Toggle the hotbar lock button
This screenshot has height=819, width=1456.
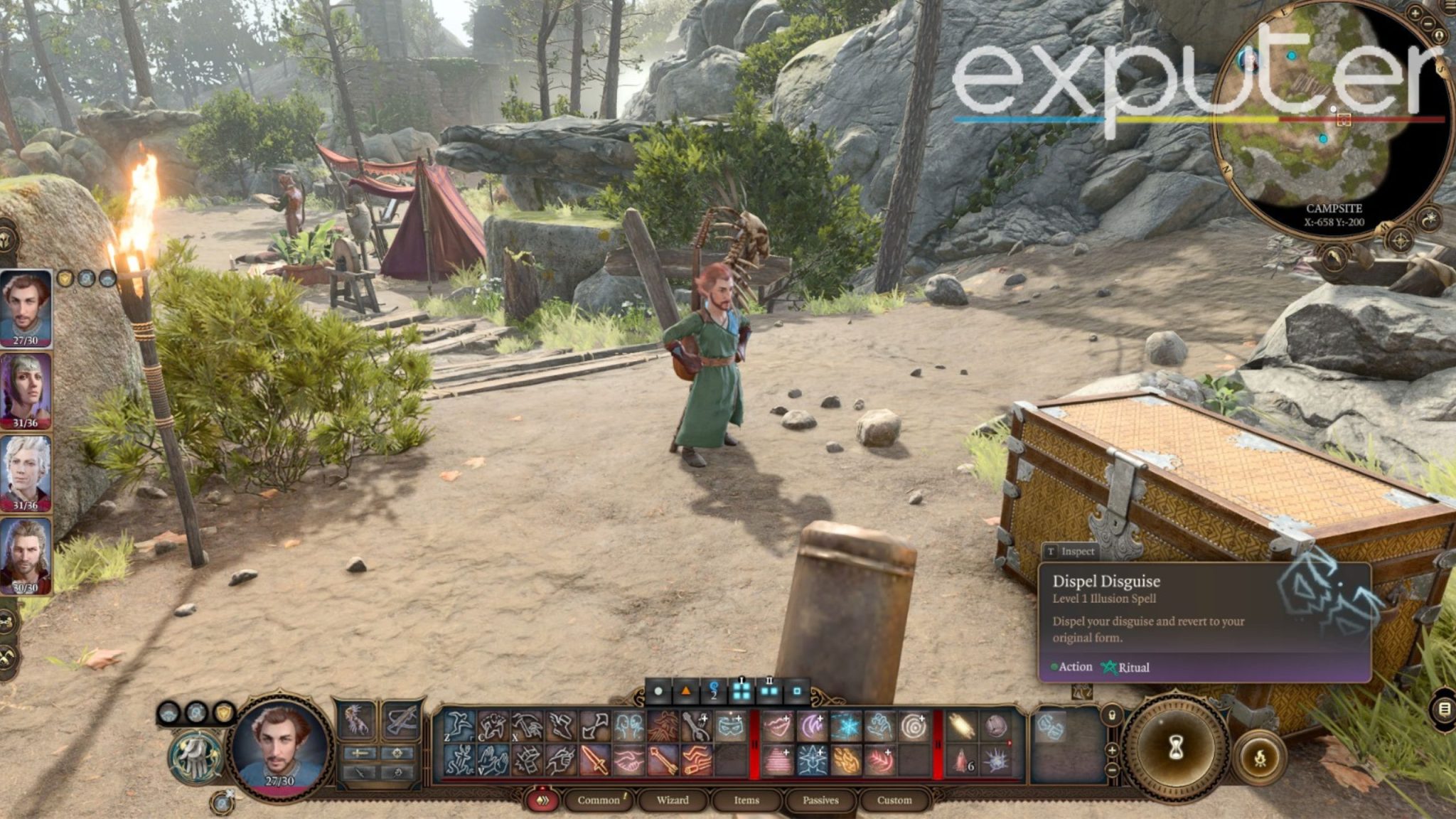pos(1112,714)
